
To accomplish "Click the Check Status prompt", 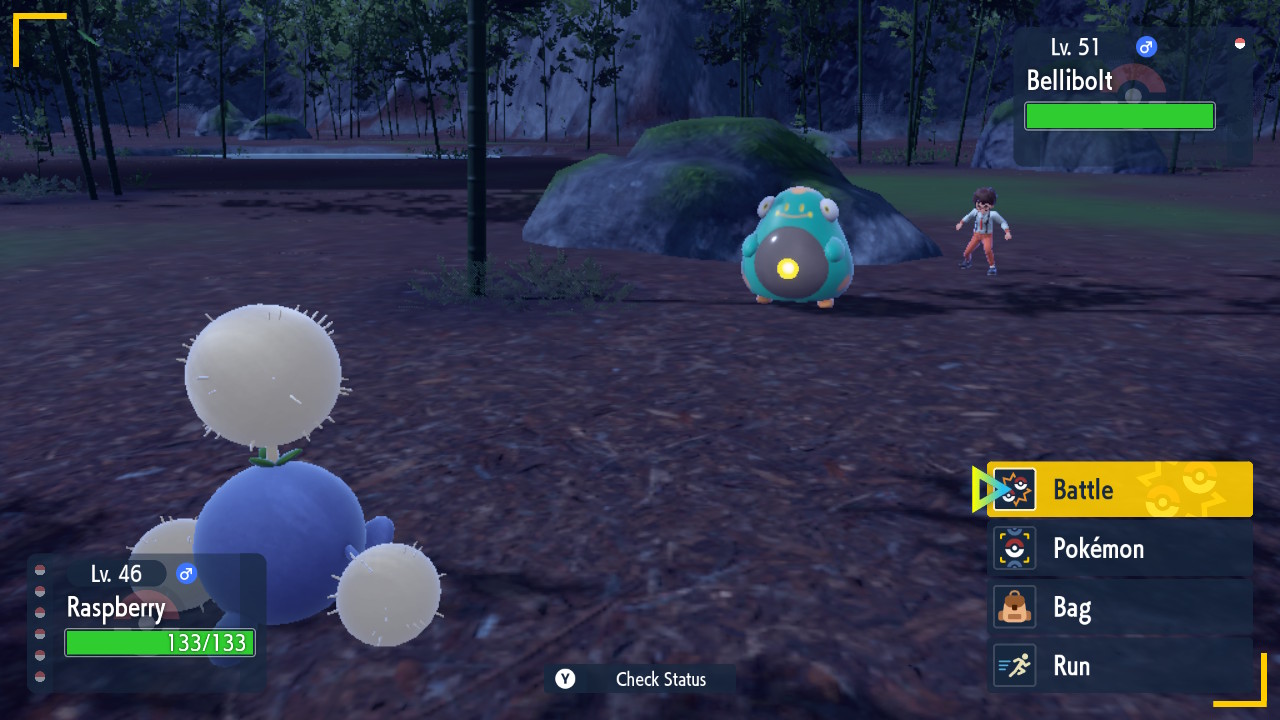I will coord(640,679).
